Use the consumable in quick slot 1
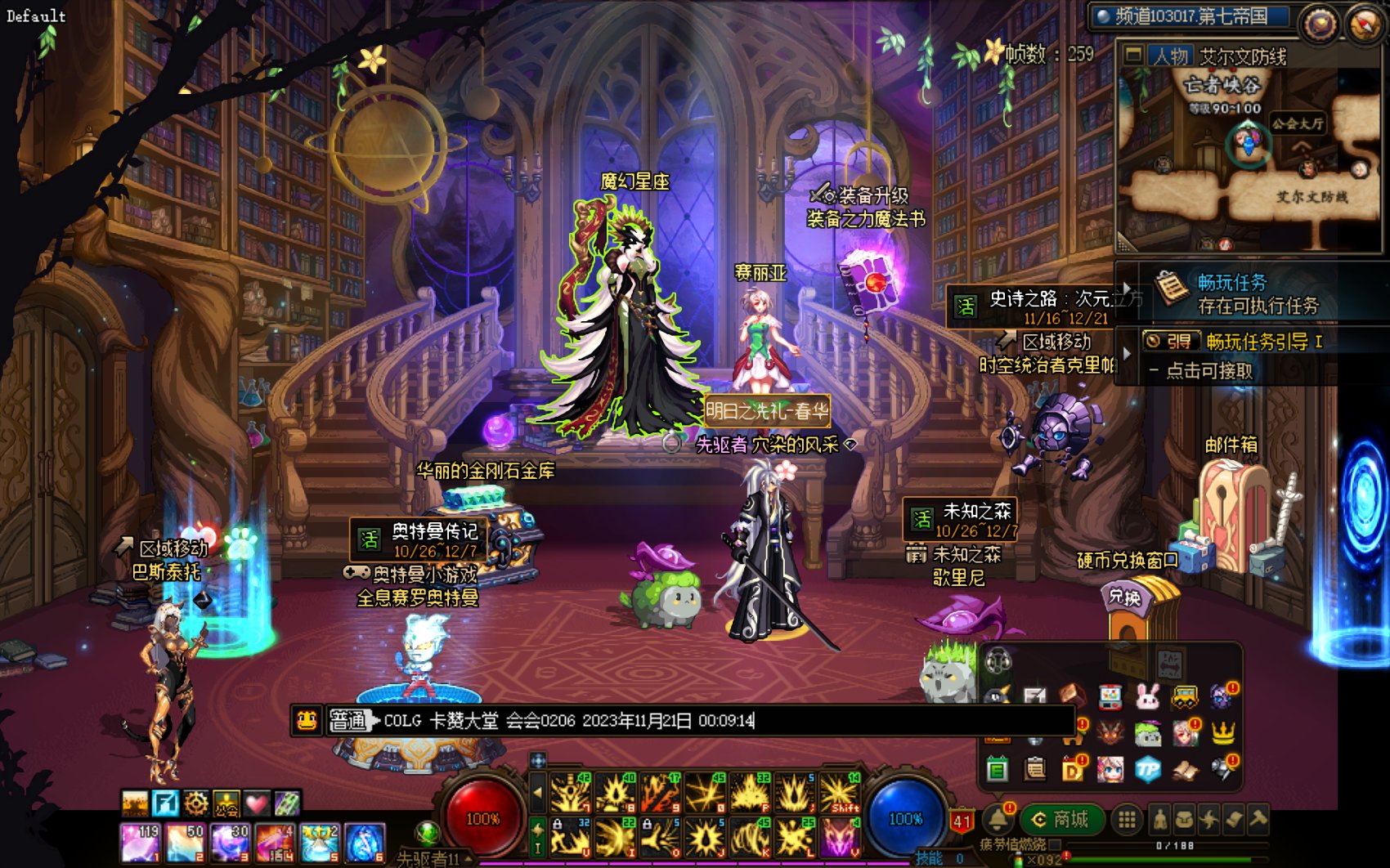 coord(140,843)
